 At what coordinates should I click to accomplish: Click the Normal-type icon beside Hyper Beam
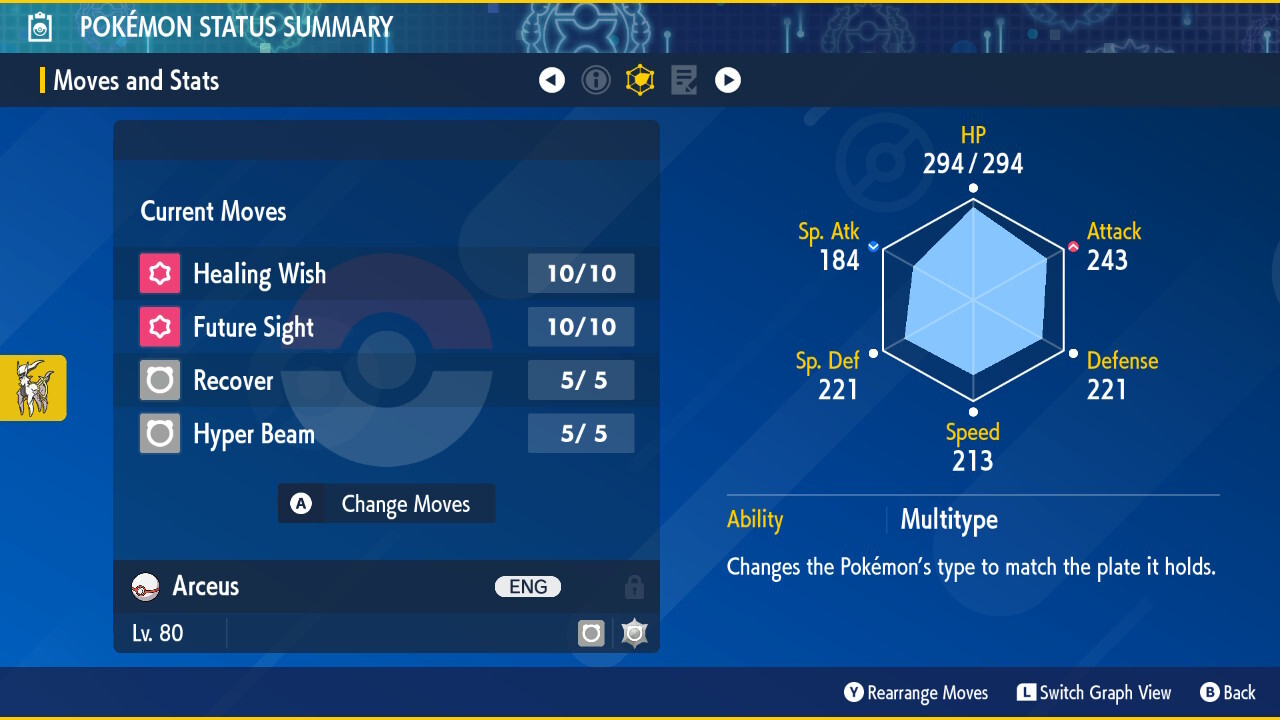point(159,433)
